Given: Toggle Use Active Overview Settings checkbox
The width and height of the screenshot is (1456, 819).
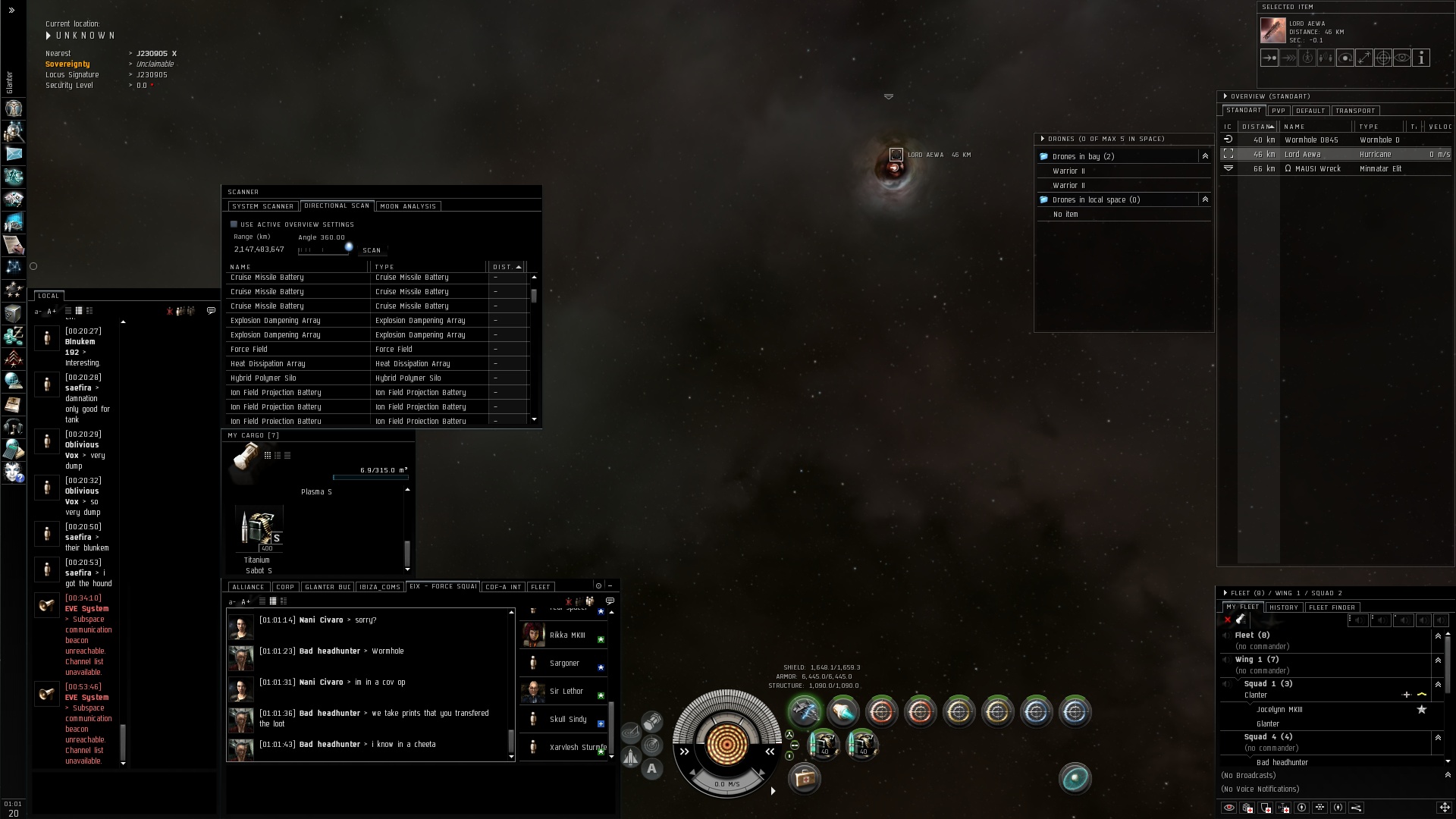Looking at the screenshot, I should pyautogui.click(x=234, y=224).
